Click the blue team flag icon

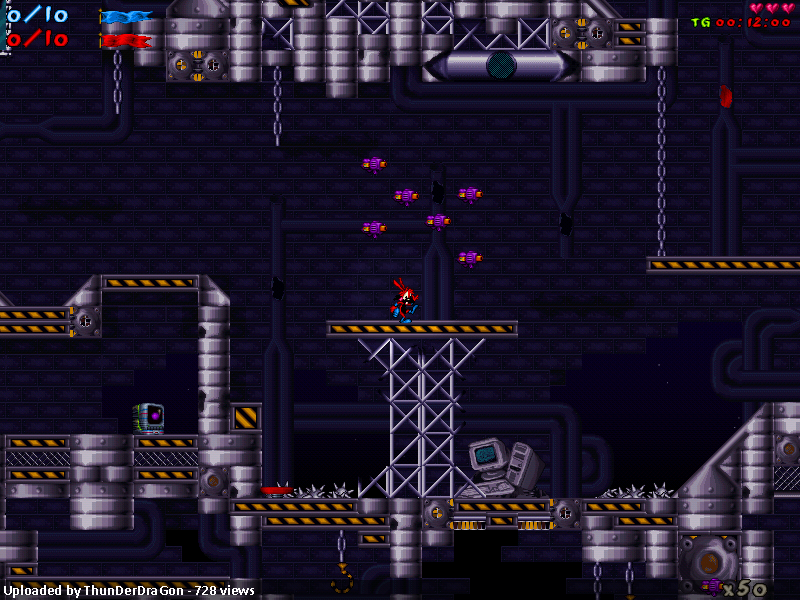pos(126,16)
